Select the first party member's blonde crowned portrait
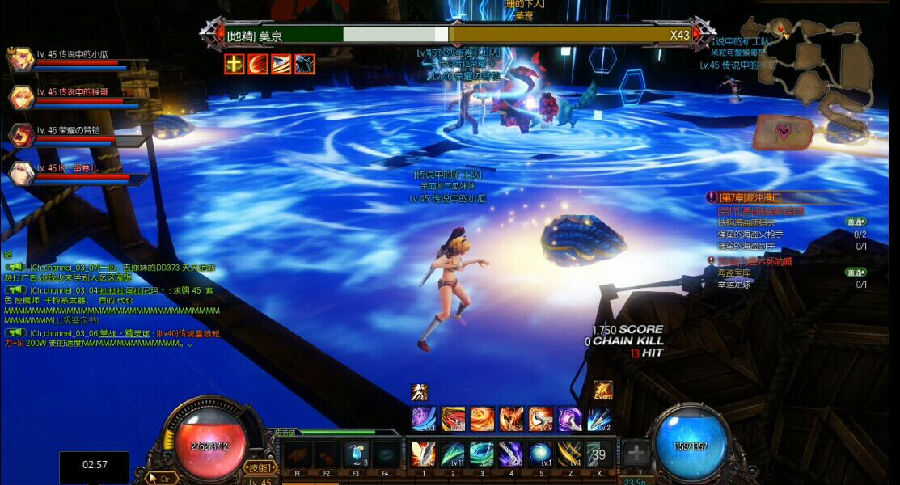The image size is (900, 485). [x=20, y=59]
